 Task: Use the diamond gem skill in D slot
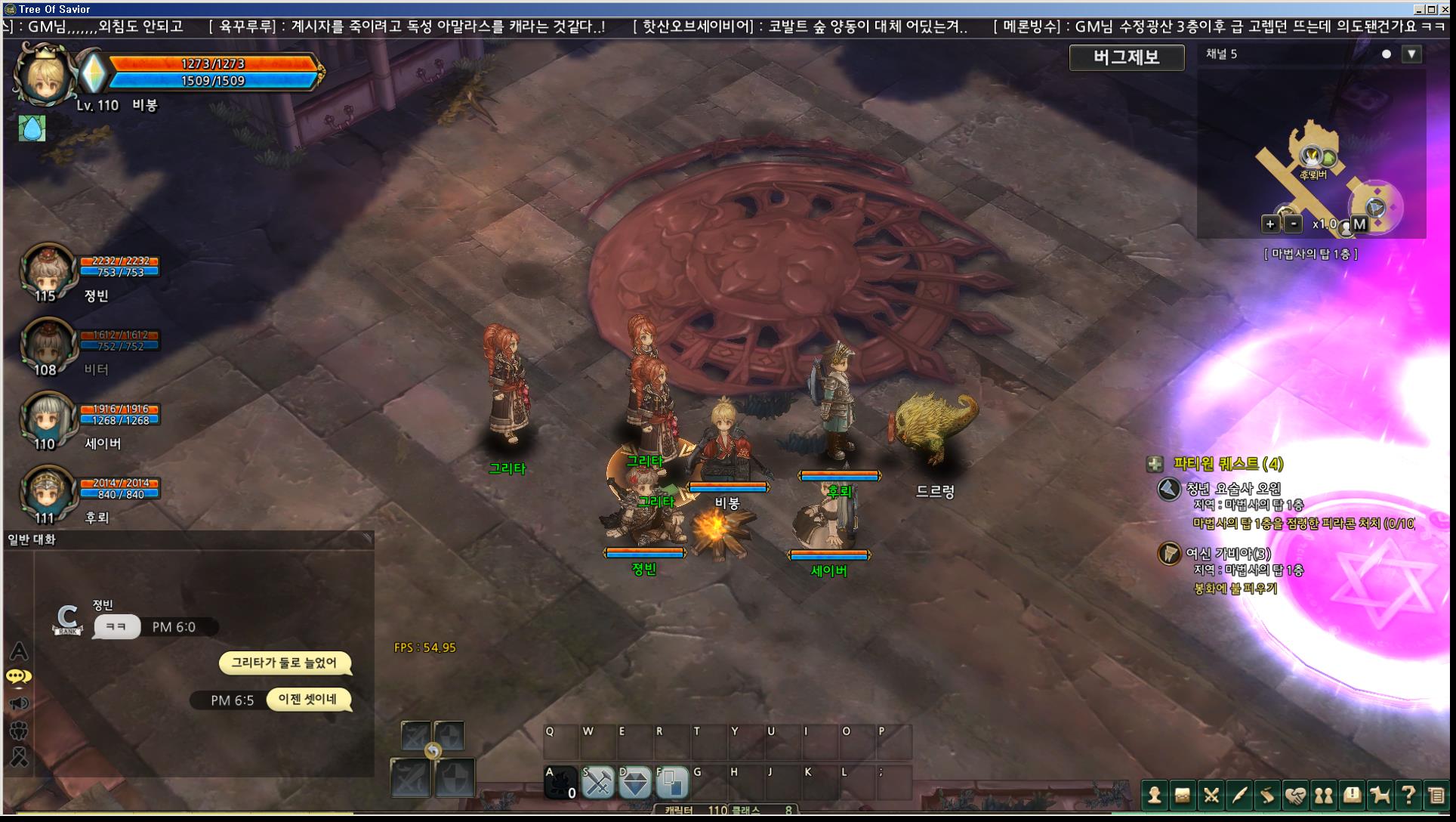[635, 783]
